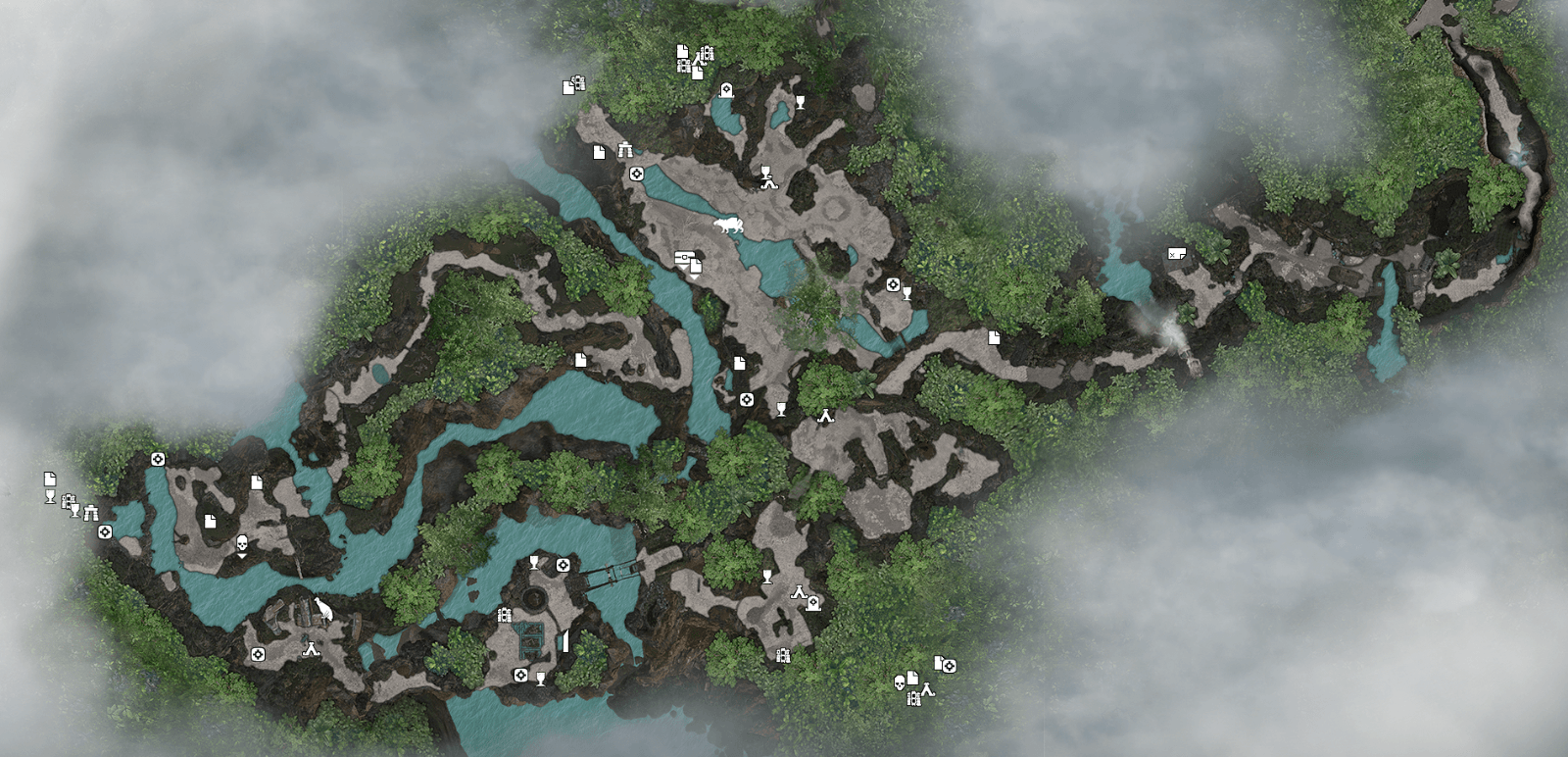Click the white bird marker near the boat
1568x757 pixels.
(323, 608)
